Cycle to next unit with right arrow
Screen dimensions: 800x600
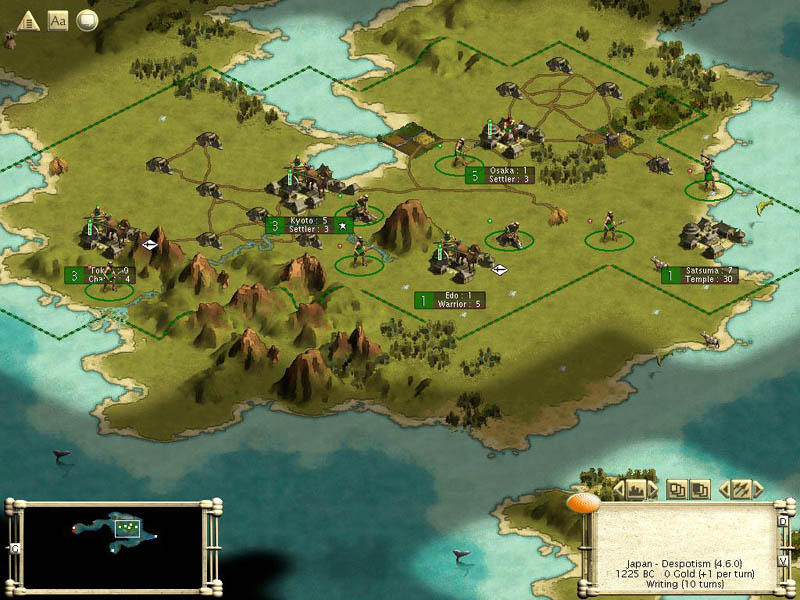point(759,490)
